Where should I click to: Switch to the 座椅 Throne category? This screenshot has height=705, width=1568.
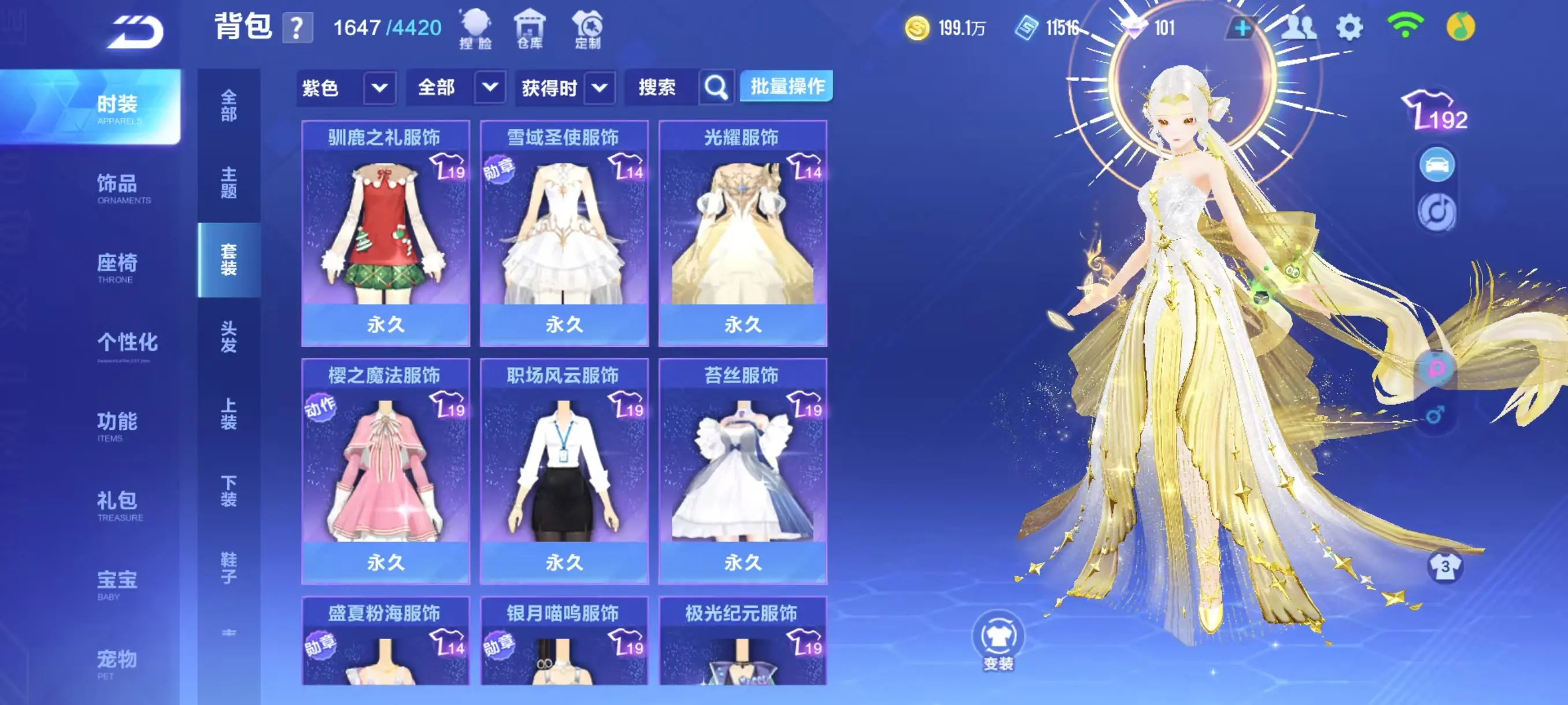[x=117, y=267]
